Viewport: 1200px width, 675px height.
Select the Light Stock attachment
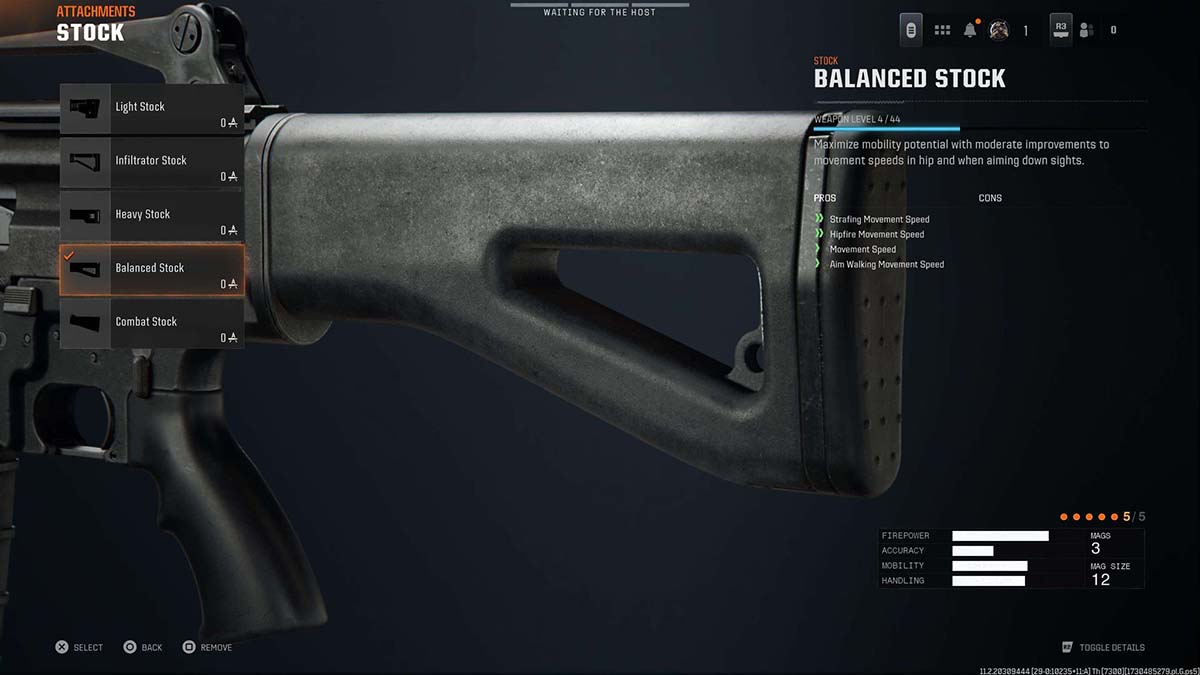coord(151,109)
